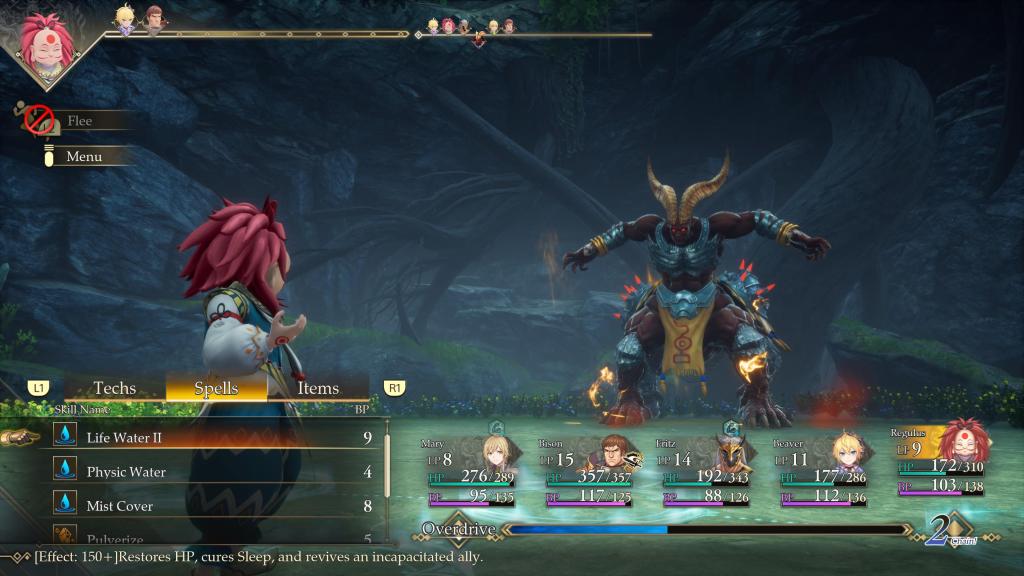Screen dimensions: 1024x576
Task: Switch to the Techs tab
Action: click(114, 388)
